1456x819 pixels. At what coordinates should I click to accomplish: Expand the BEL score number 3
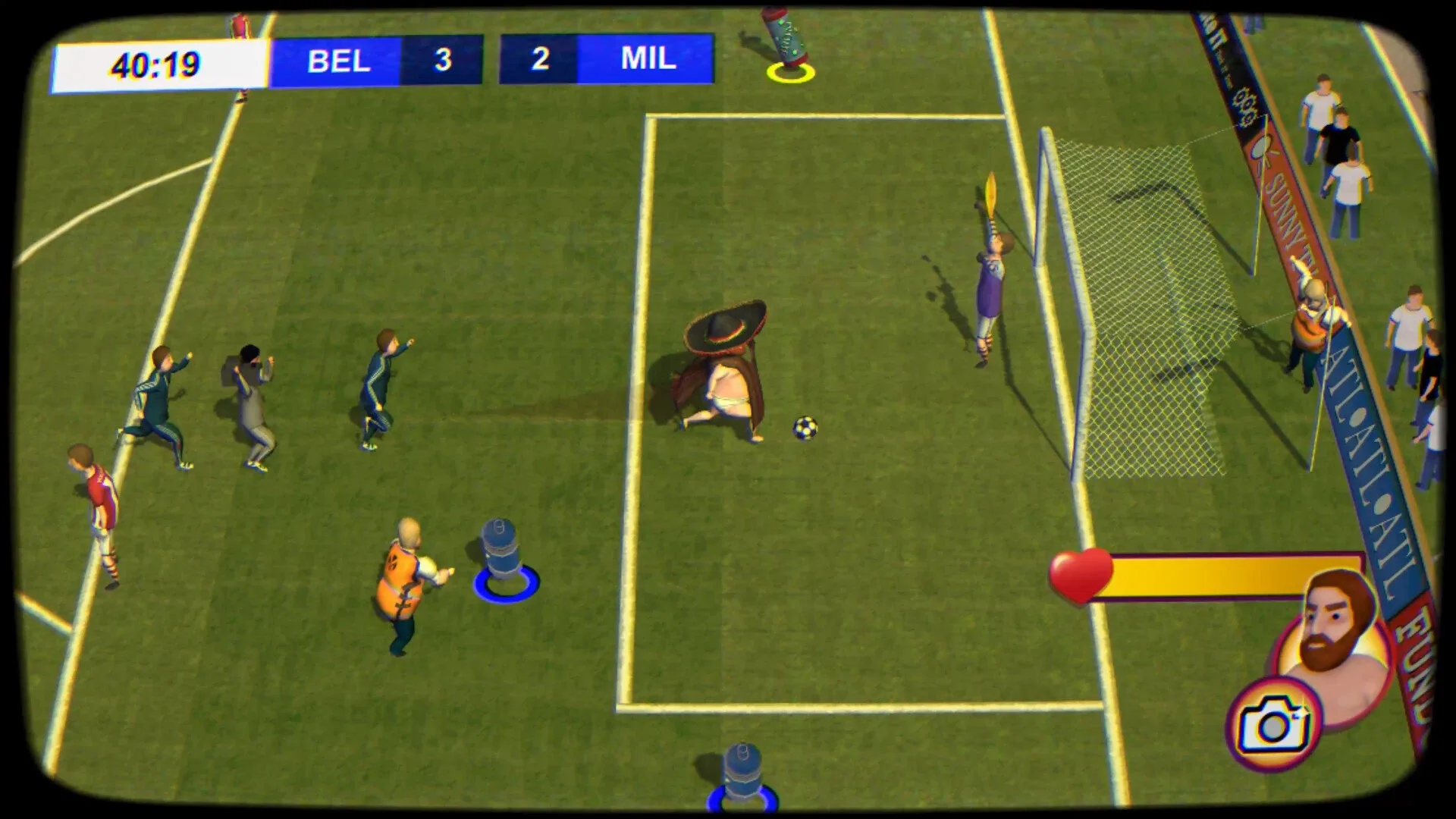(445, 61)
